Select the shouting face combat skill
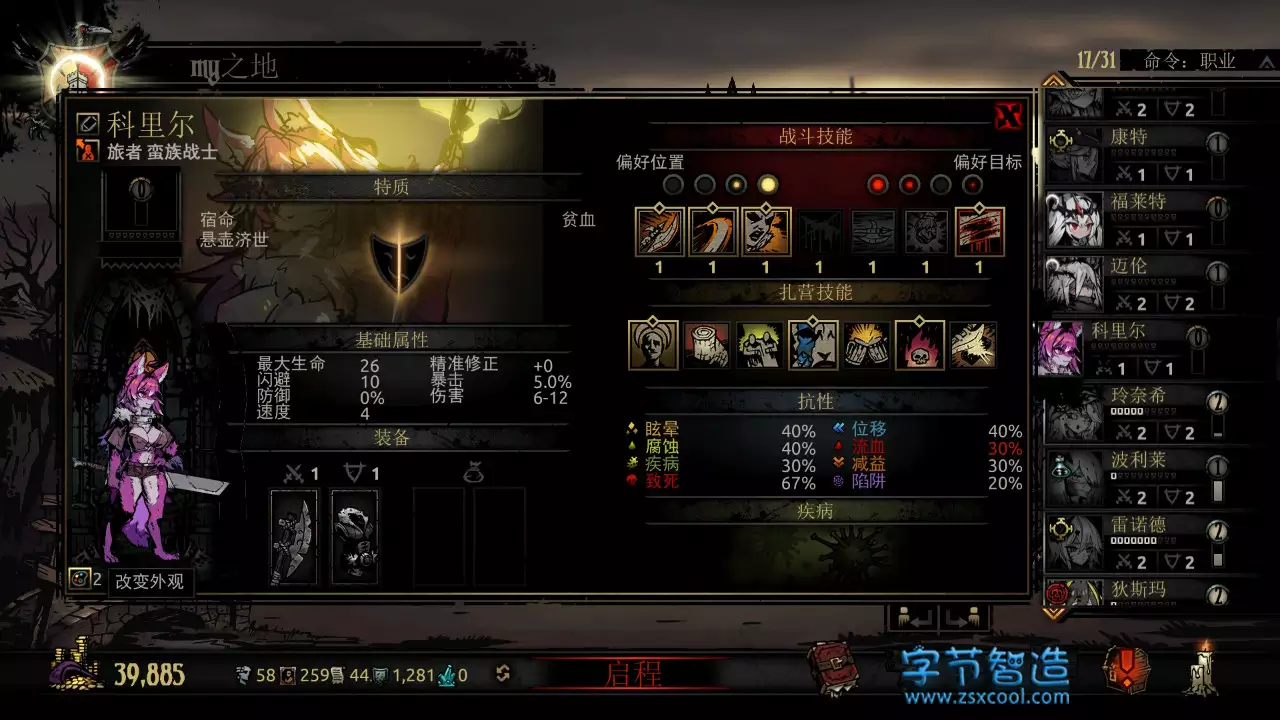The image size is (1280, 720). click(765, 230)
